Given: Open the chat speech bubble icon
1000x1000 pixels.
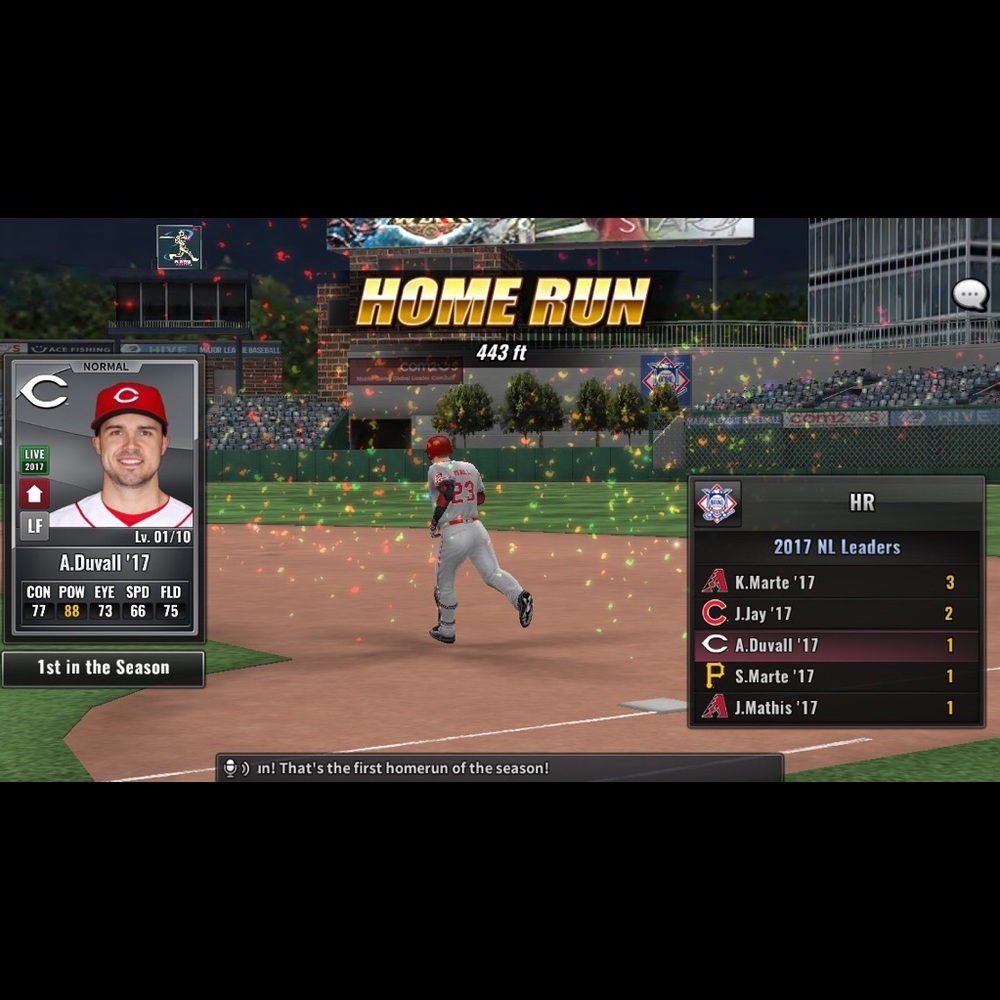Looking at the screenshot, I should pos(970,295).
